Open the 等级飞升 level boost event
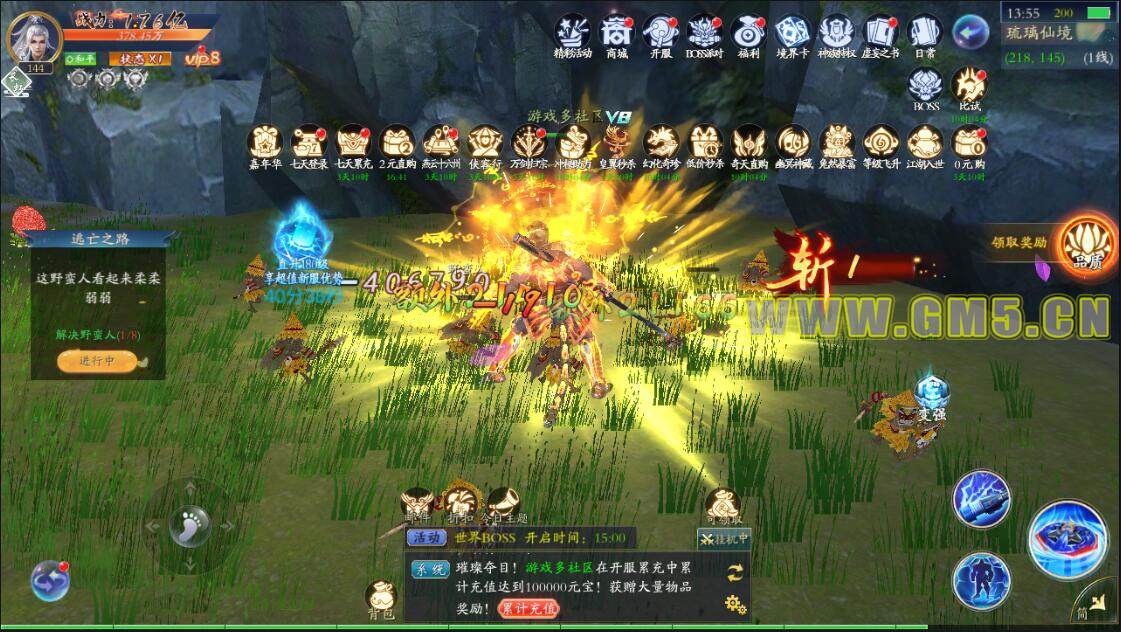Viewport: 1121px width, 632px height. [x=881, y=144]
